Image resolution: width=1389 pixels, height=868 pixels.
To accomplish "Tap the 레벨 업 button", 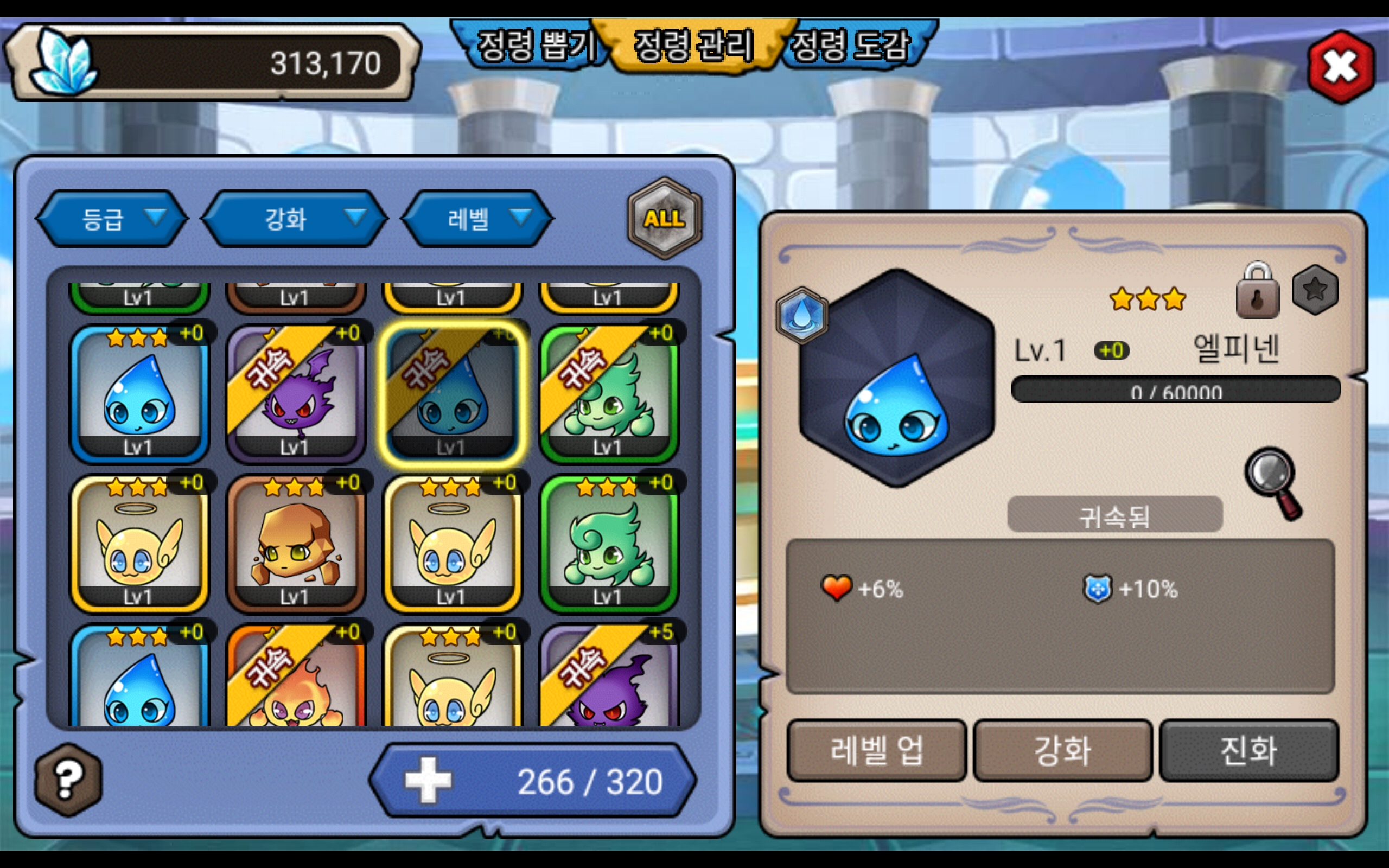I will [x=876, y=750].
